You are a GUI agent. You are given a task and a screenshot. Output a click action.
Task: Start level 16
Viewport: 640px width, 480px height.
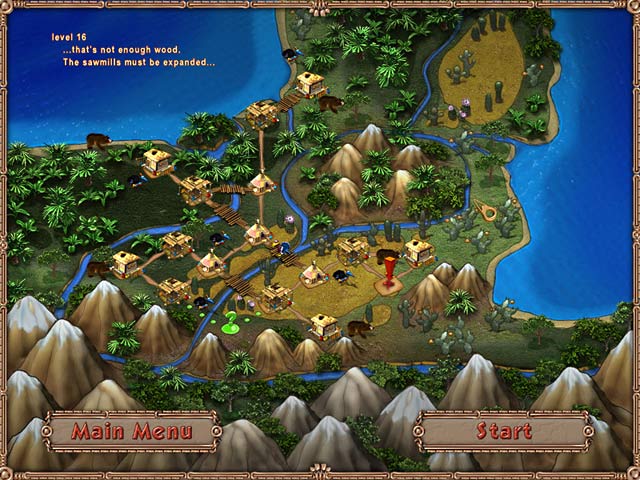tap(503, 432)
